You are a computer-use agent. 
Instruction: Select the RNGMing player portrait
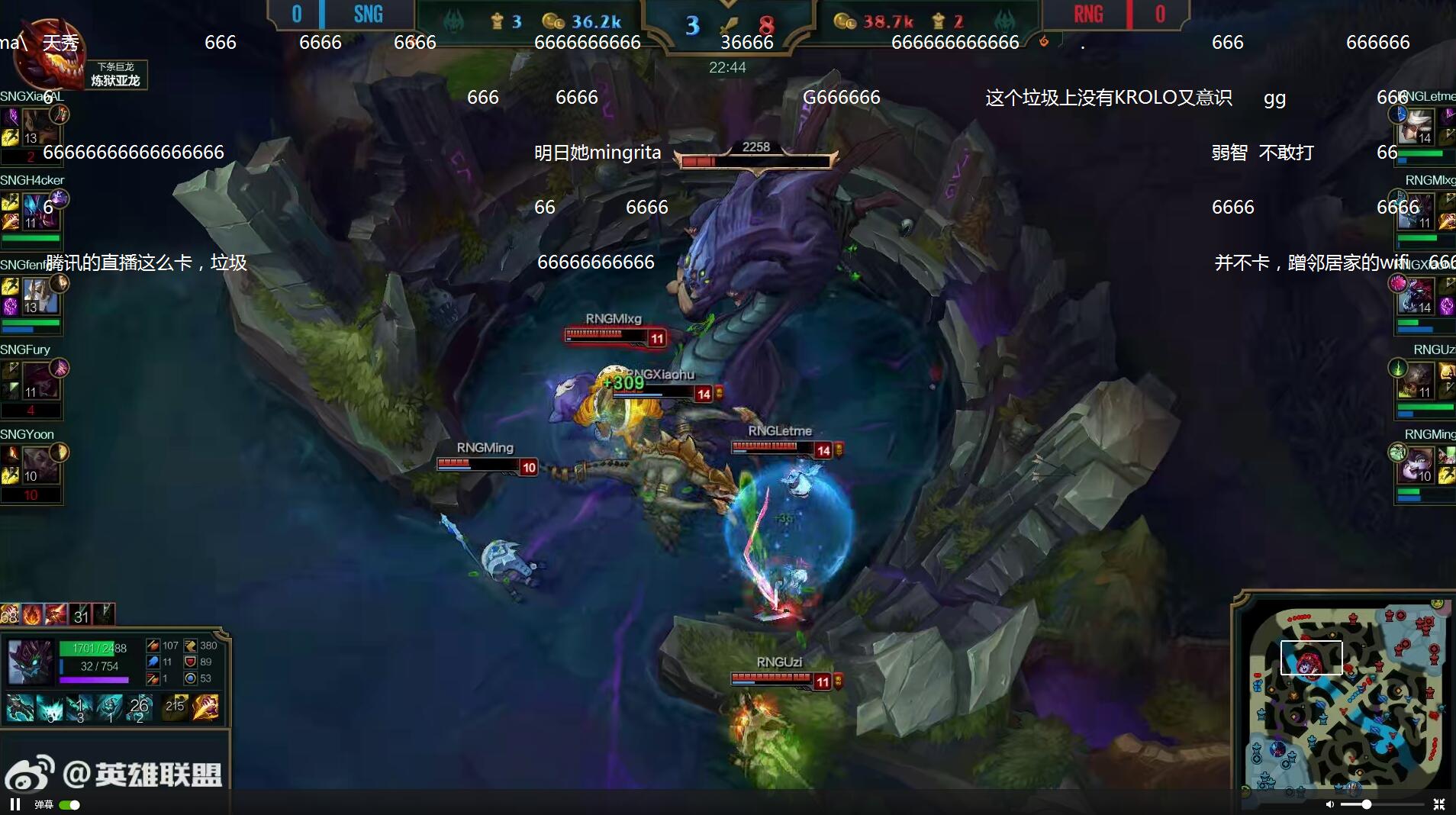click(1419, 465)
